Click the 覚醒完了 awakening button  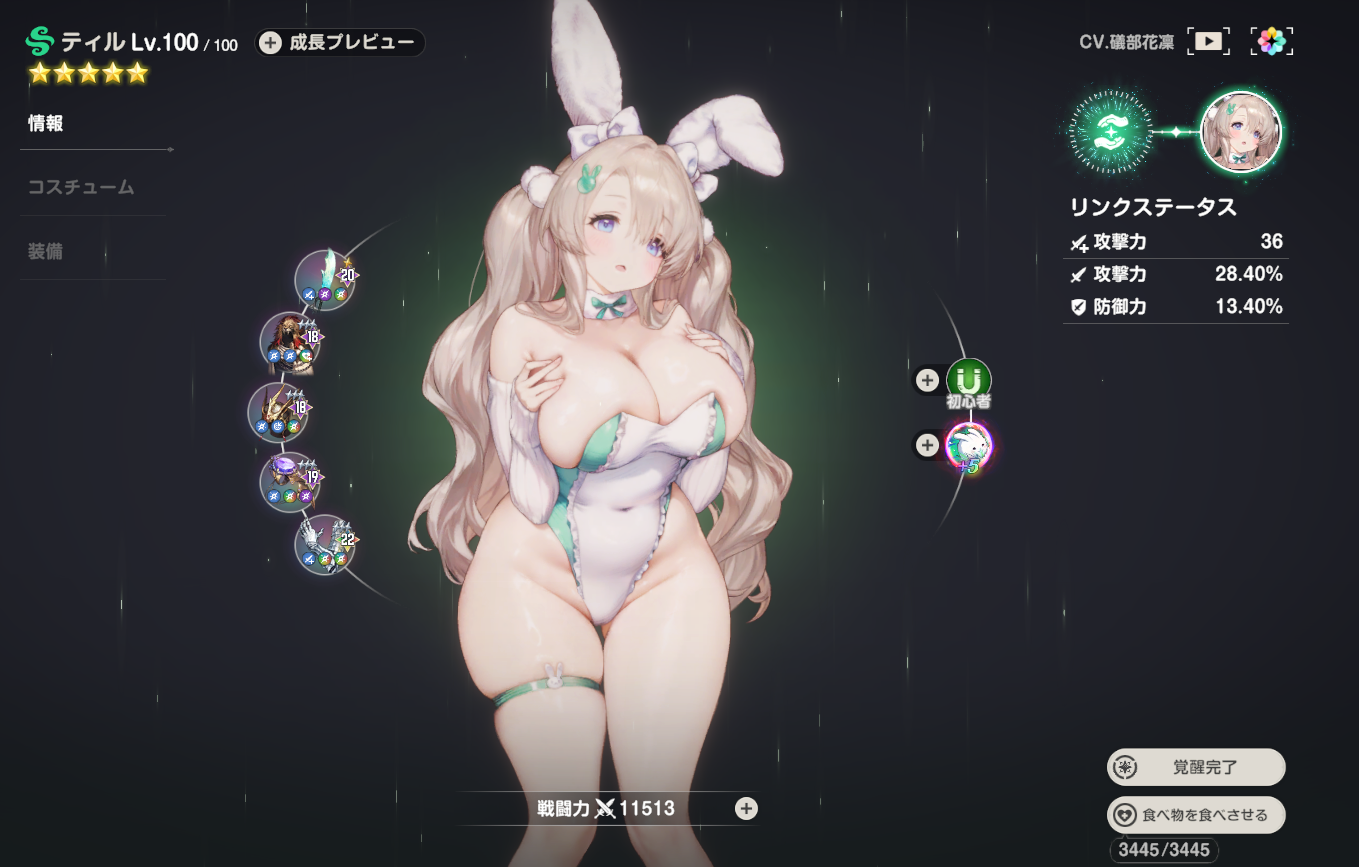[x=1196, y=768]
